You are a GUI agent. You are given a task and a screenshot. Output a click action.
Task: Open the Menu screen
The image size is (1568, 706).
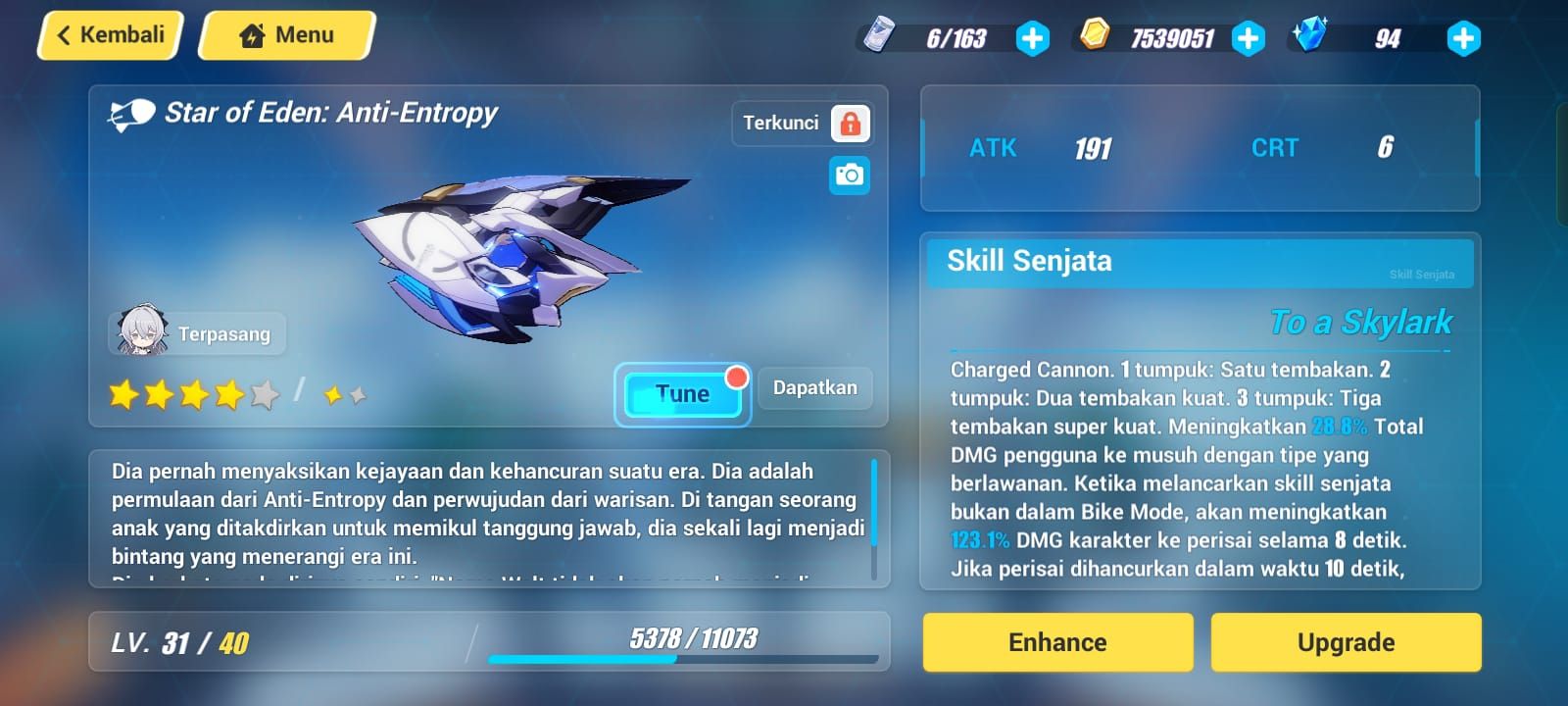pos(285,34)
